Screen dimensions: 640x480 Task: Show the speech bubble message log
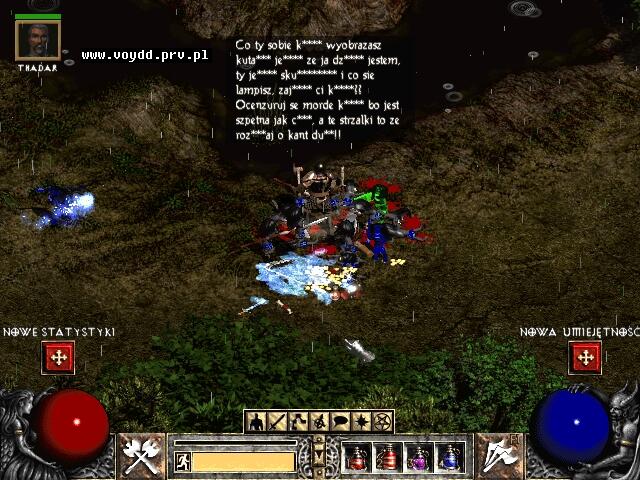coord(341,421)
